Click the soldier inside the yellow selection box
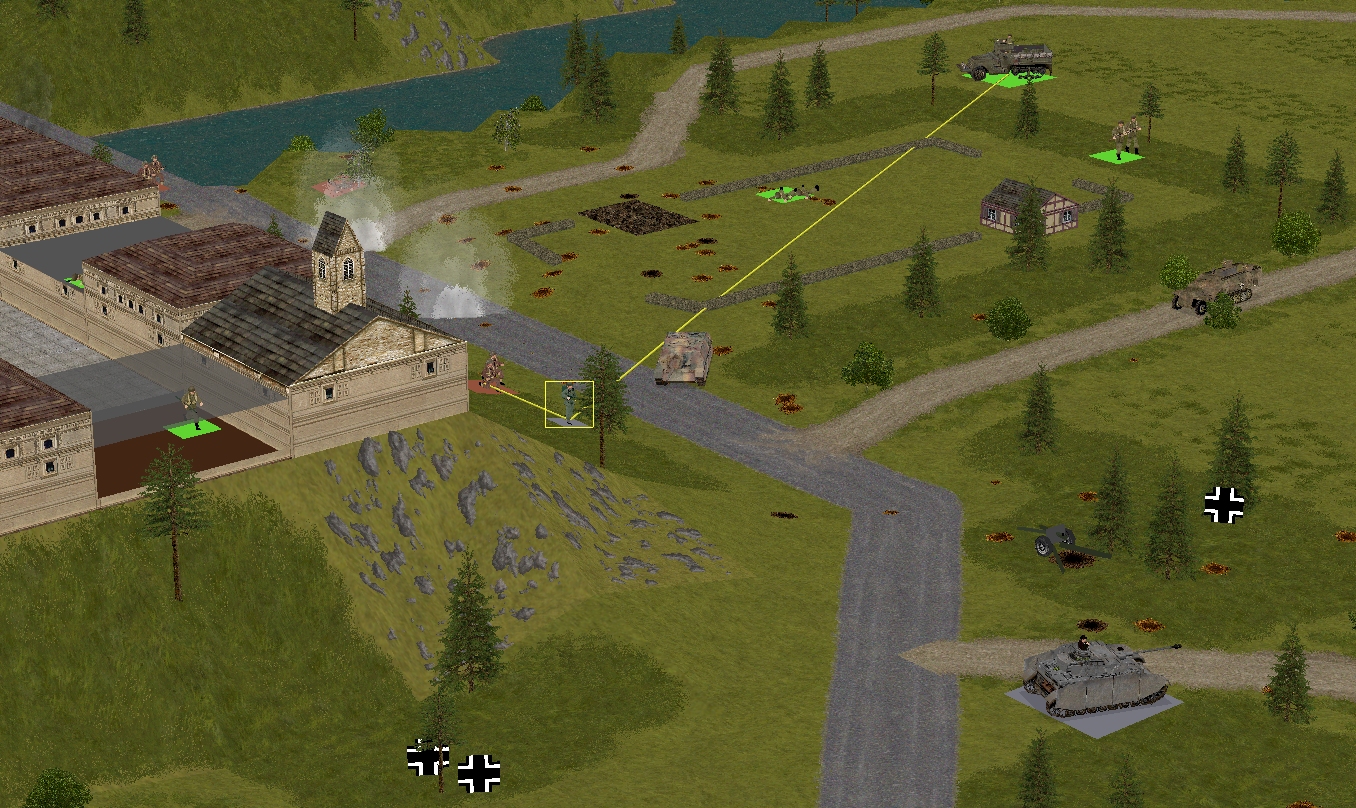Viewport: 1356px width, 808px height. coord(570,403)
